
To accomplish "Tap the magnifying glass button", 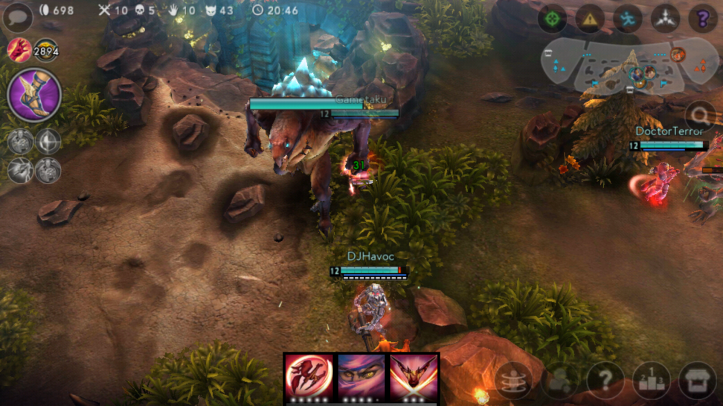I will [702, 114].
